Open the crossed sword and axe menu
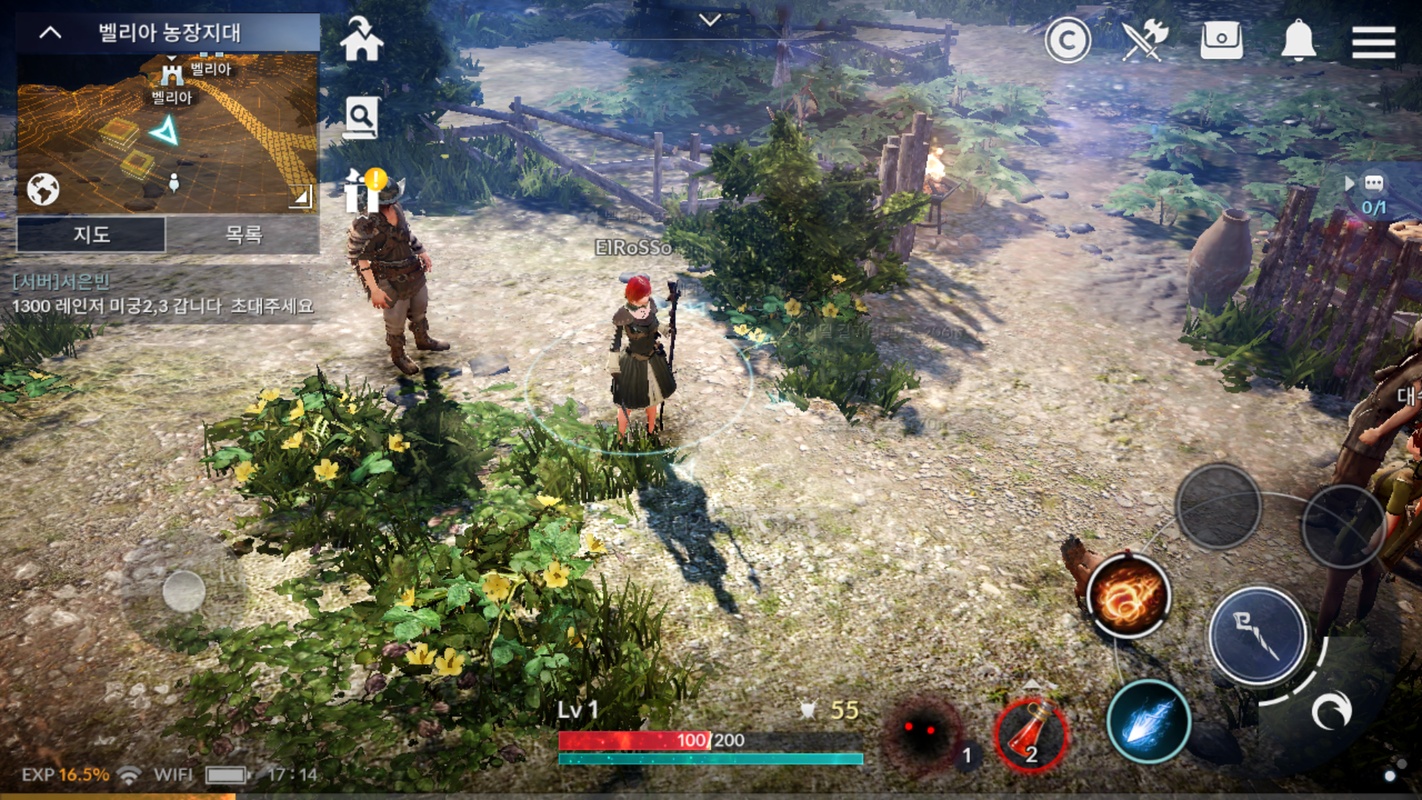1422x800 pixels. (1144, 42)
